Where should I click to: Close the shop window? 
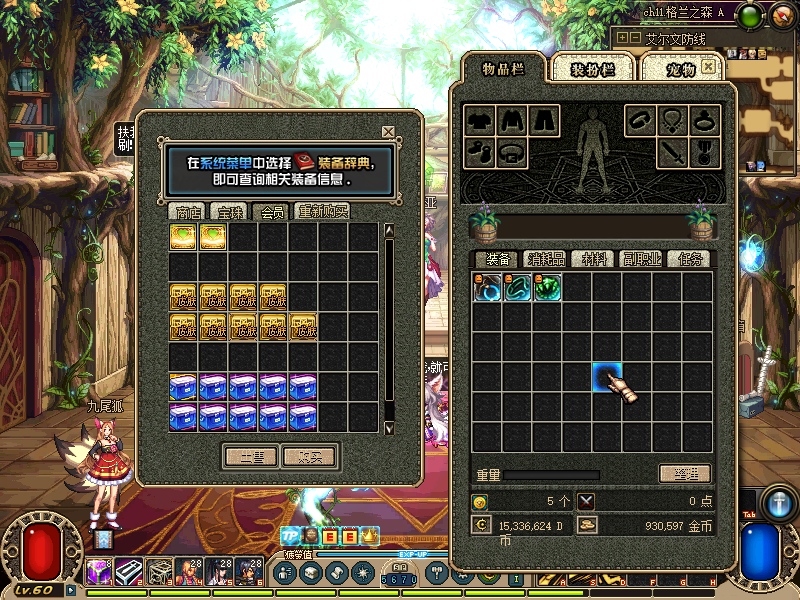[x=388, y=132]
